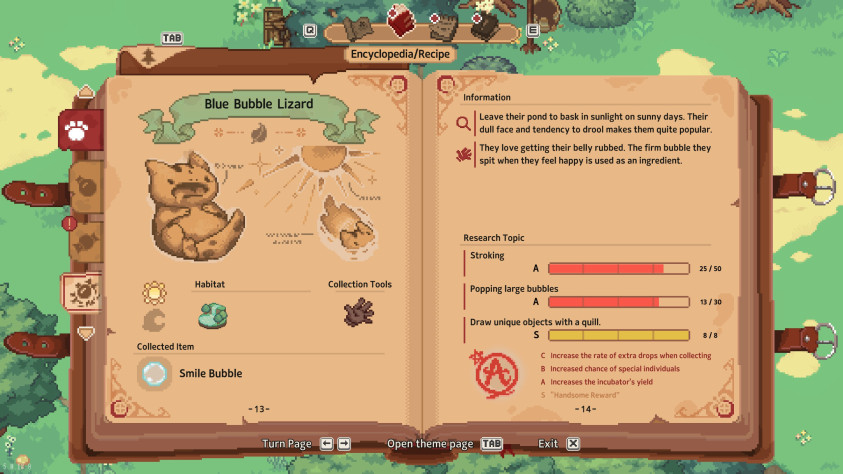This screenshot has height=474, width=843.
Task: Choose the wreath emblem bookmark
Action: click(80, 292)
